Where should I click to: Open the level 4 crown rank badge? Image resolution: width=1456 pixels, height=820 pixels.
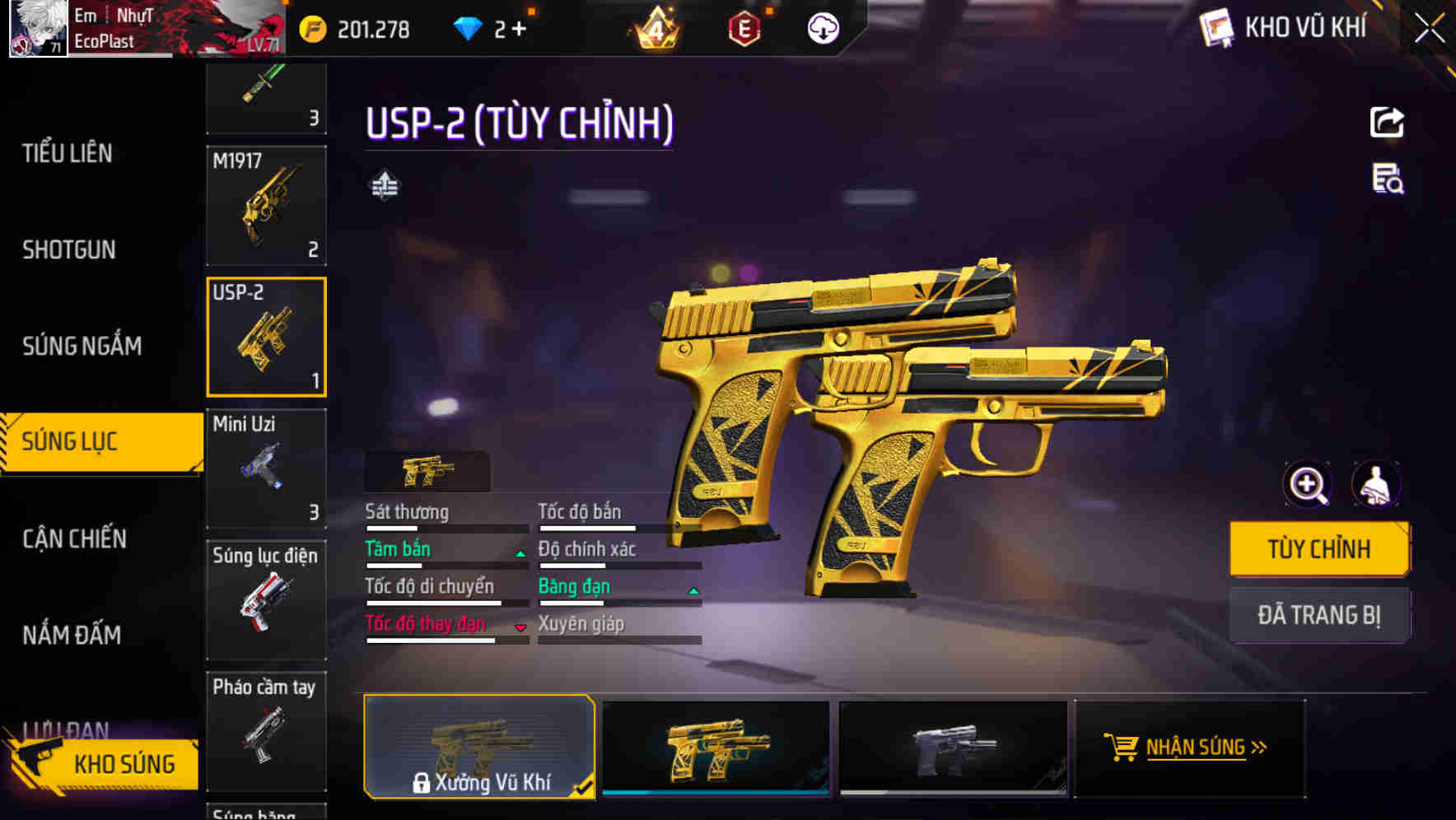(x=656, y=28)
